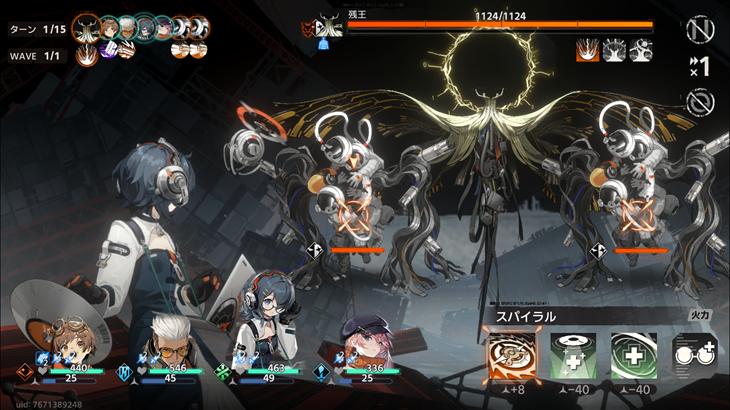730x410 pixels.
Task: Select the orange Spiral skill icon
Action: (510, 356)
